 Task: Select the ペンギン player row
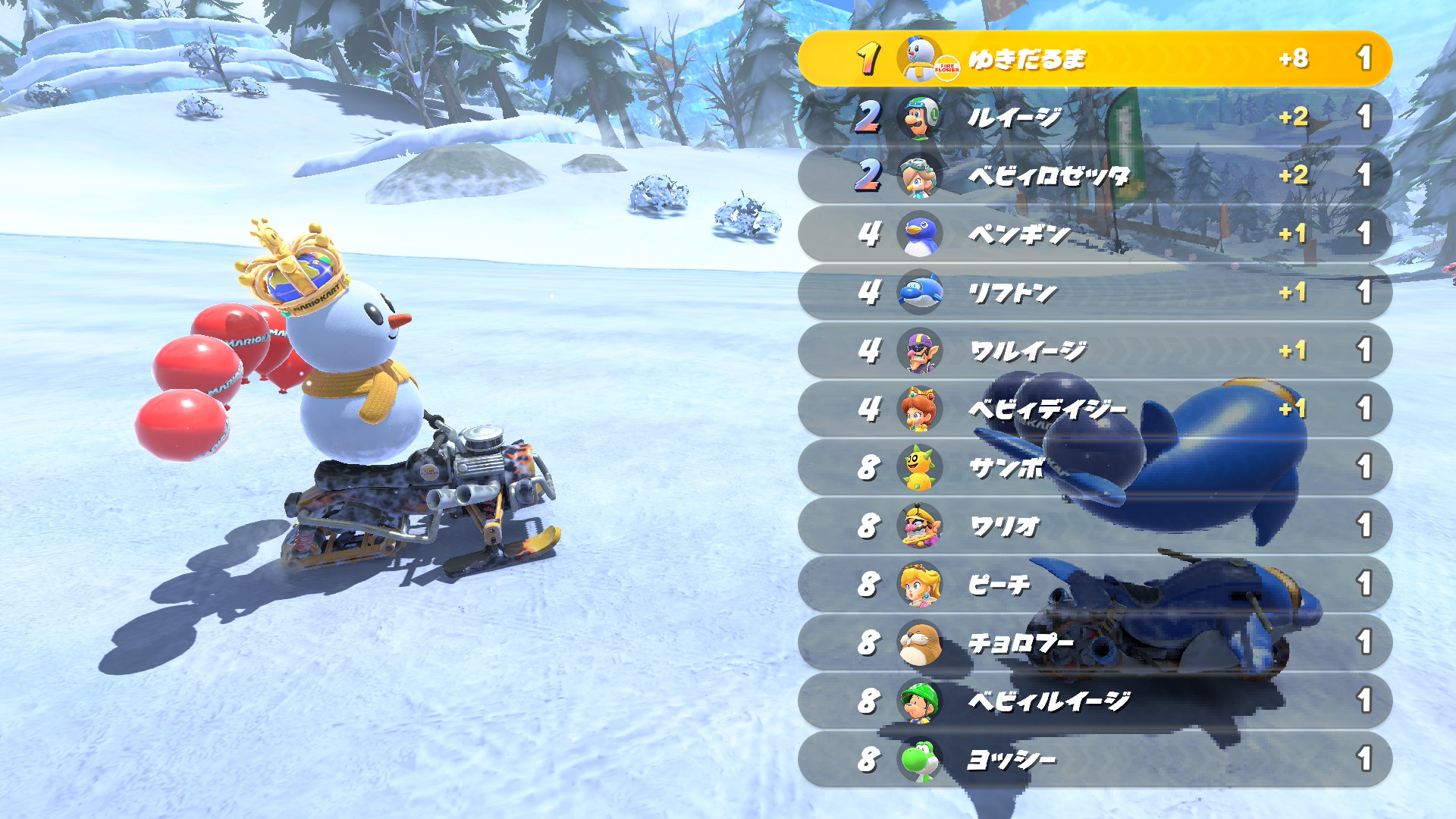point(1094,234)
